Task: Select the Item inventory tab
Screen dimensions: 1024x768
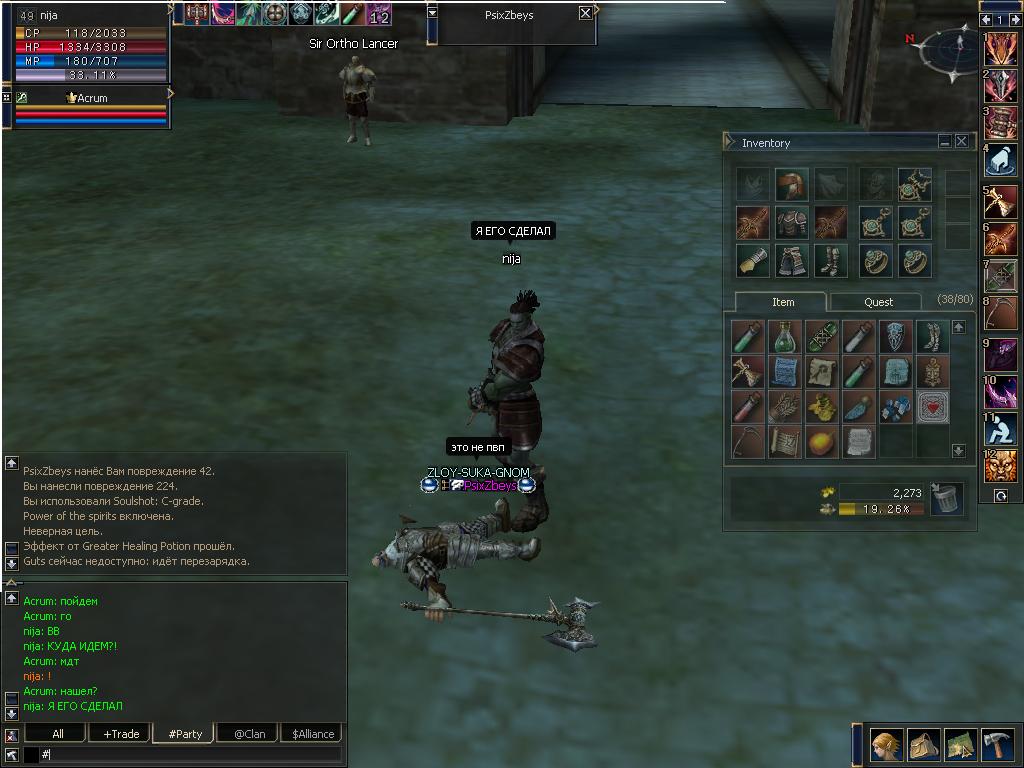Action: pyautogui.click(x=783, y=302)
